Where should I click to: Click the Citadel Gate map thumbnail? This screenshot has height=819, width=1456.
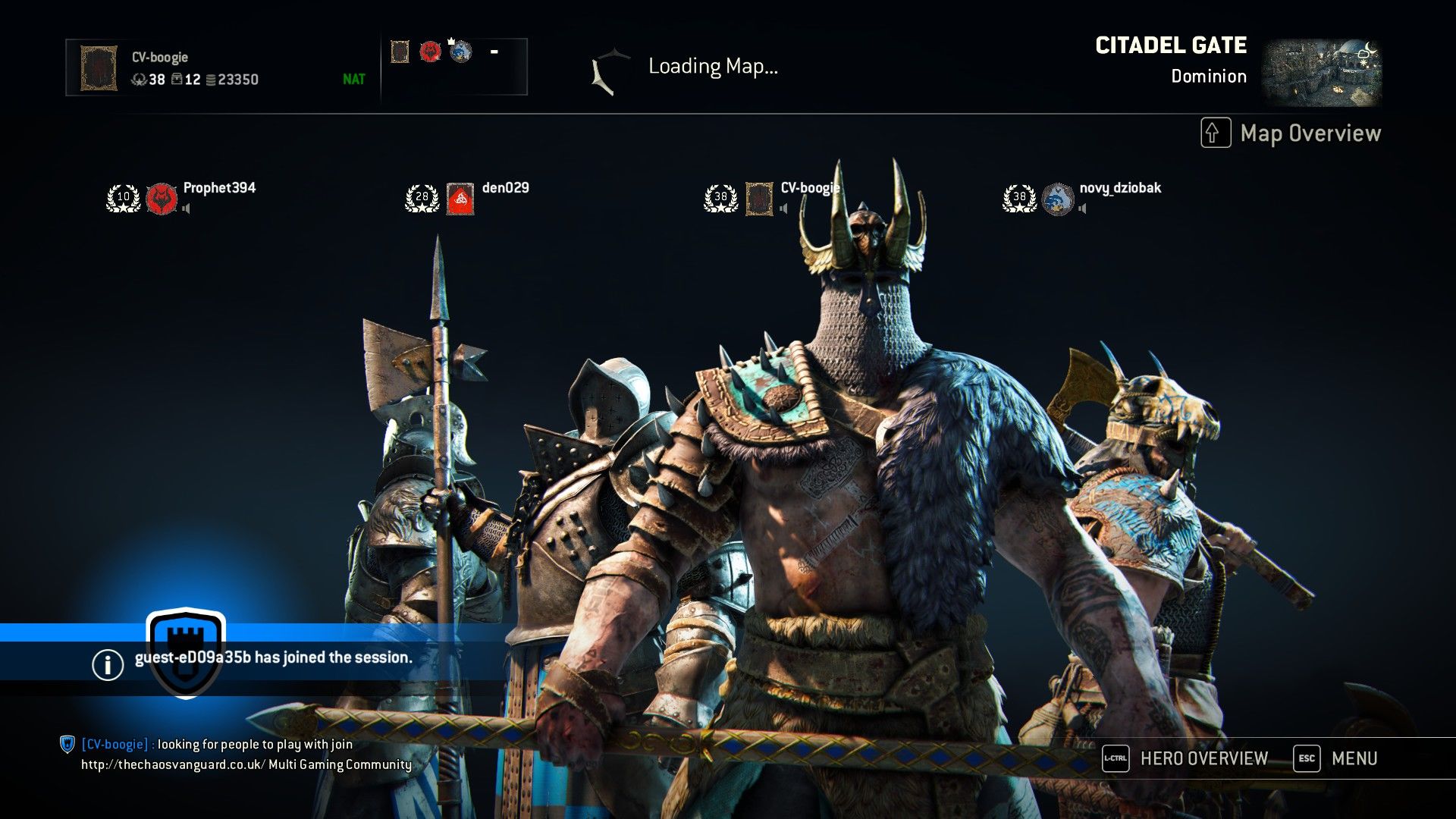pos(1321,73)
